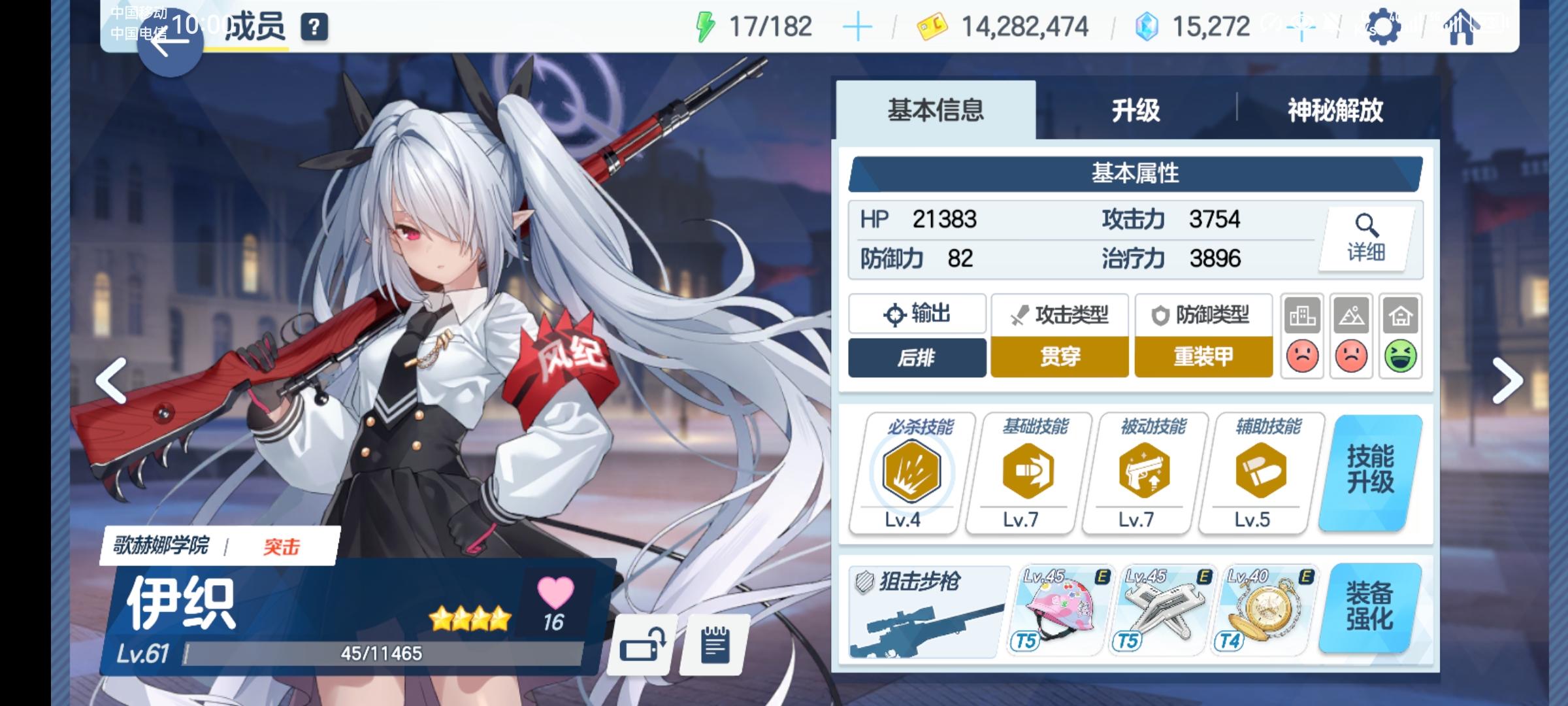Open the 神秘解放 tab

tap(1333, 111)
